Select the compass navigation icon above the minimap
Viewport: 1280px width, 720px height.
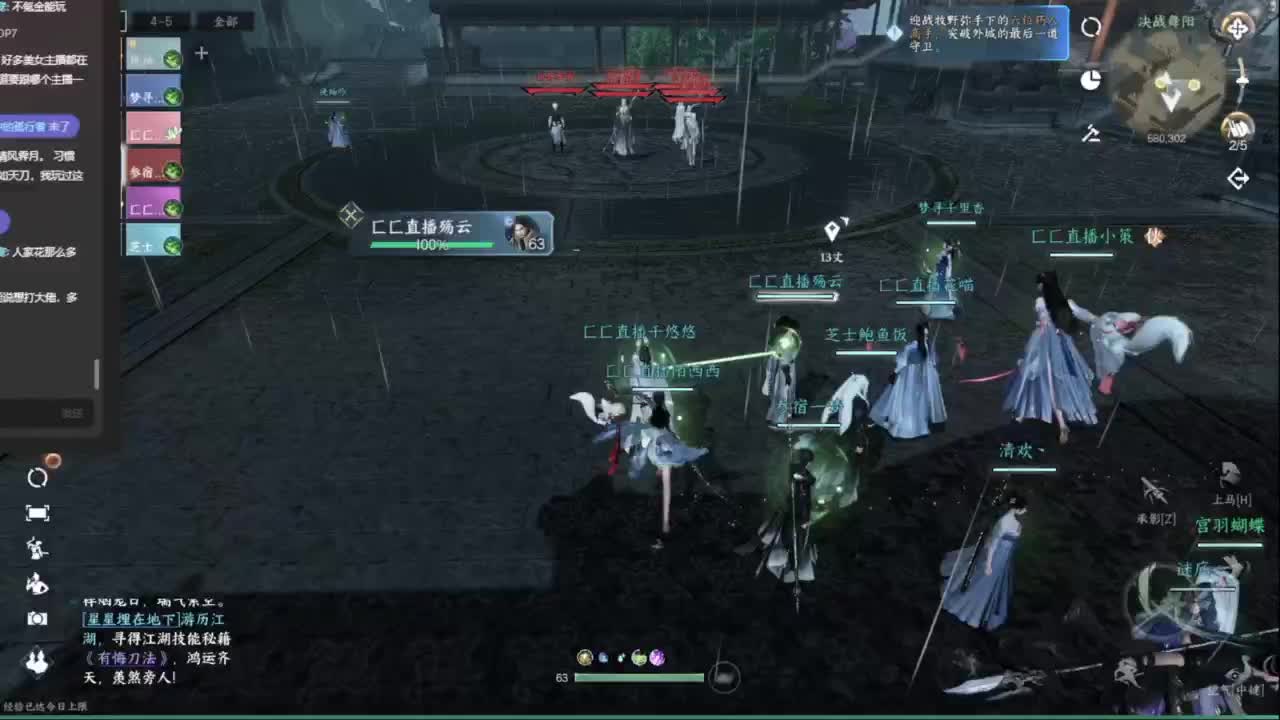1239,29
